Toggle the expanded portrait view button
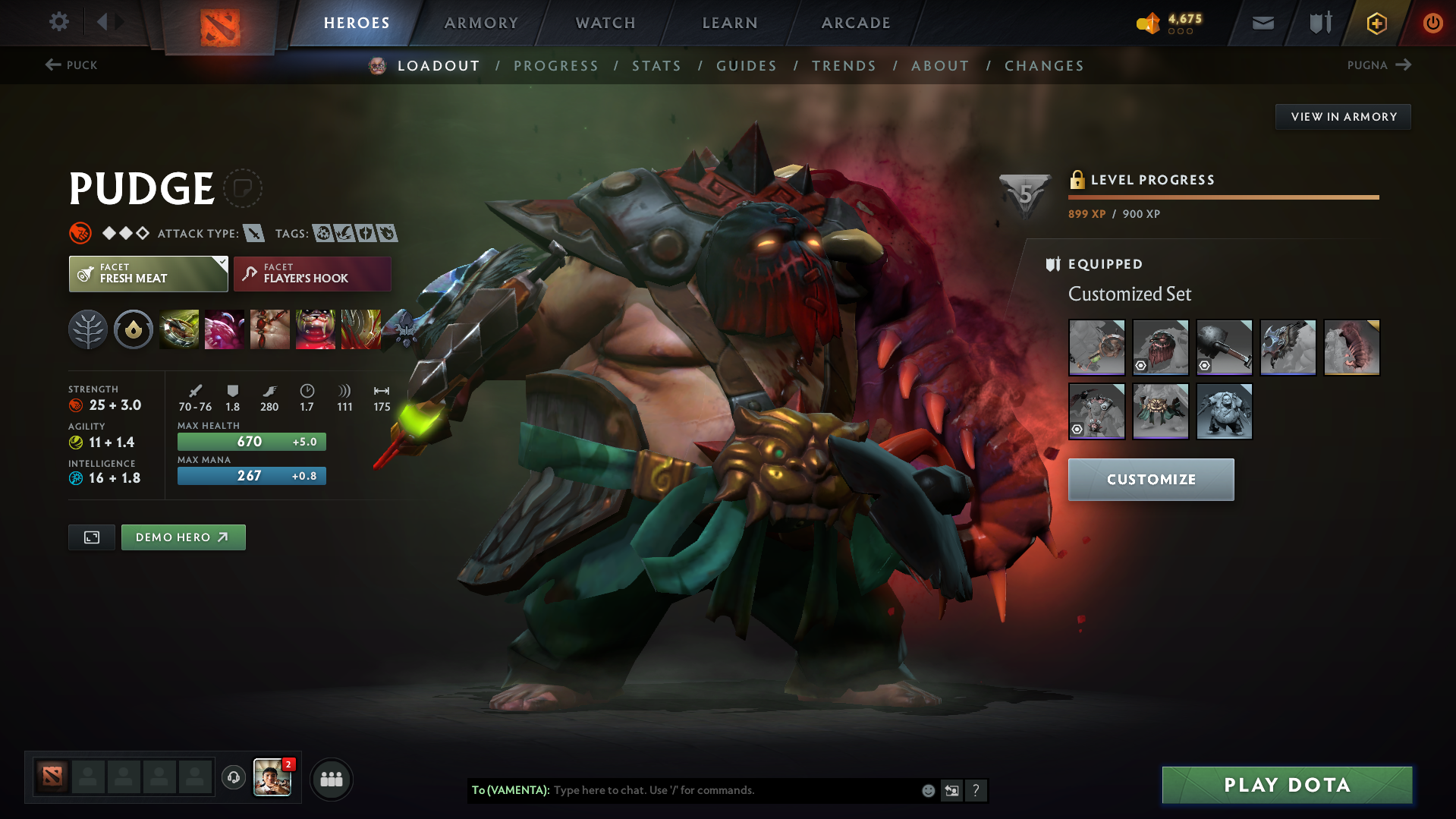 point(91,537)
